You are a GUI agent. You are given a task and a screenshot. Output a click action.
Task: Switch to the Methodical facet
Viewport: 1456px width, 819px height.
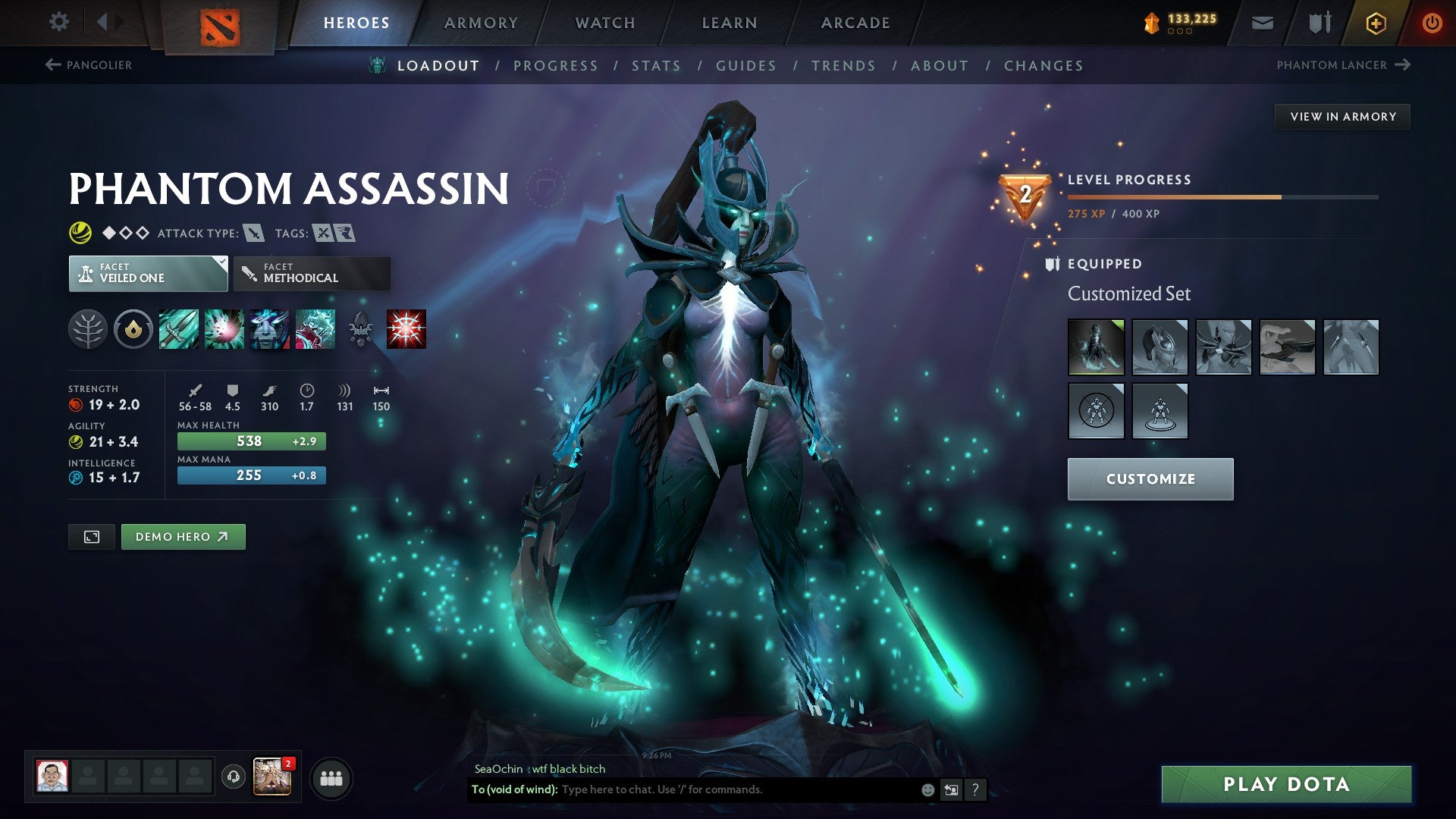tap(311, 273)
